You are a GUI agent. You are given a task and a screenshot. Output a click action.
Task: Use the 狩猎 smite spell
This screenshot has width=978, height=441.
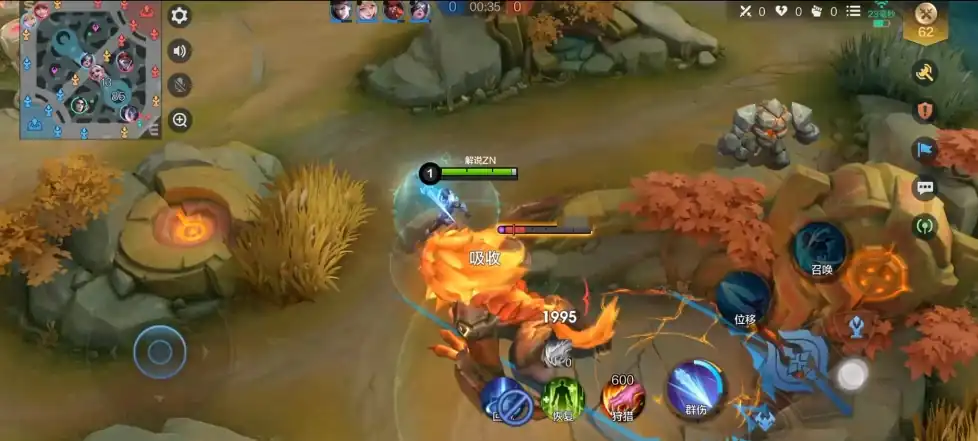[621, 399]
